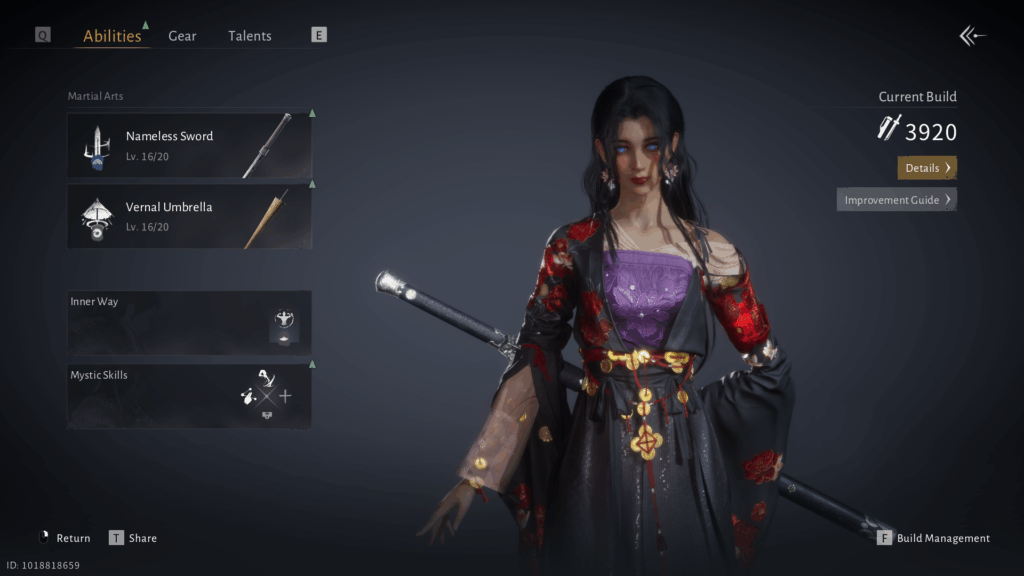Switch to the Abilities tab
1024x576 pixels.
pyautogui.click(x=112, y=36)
